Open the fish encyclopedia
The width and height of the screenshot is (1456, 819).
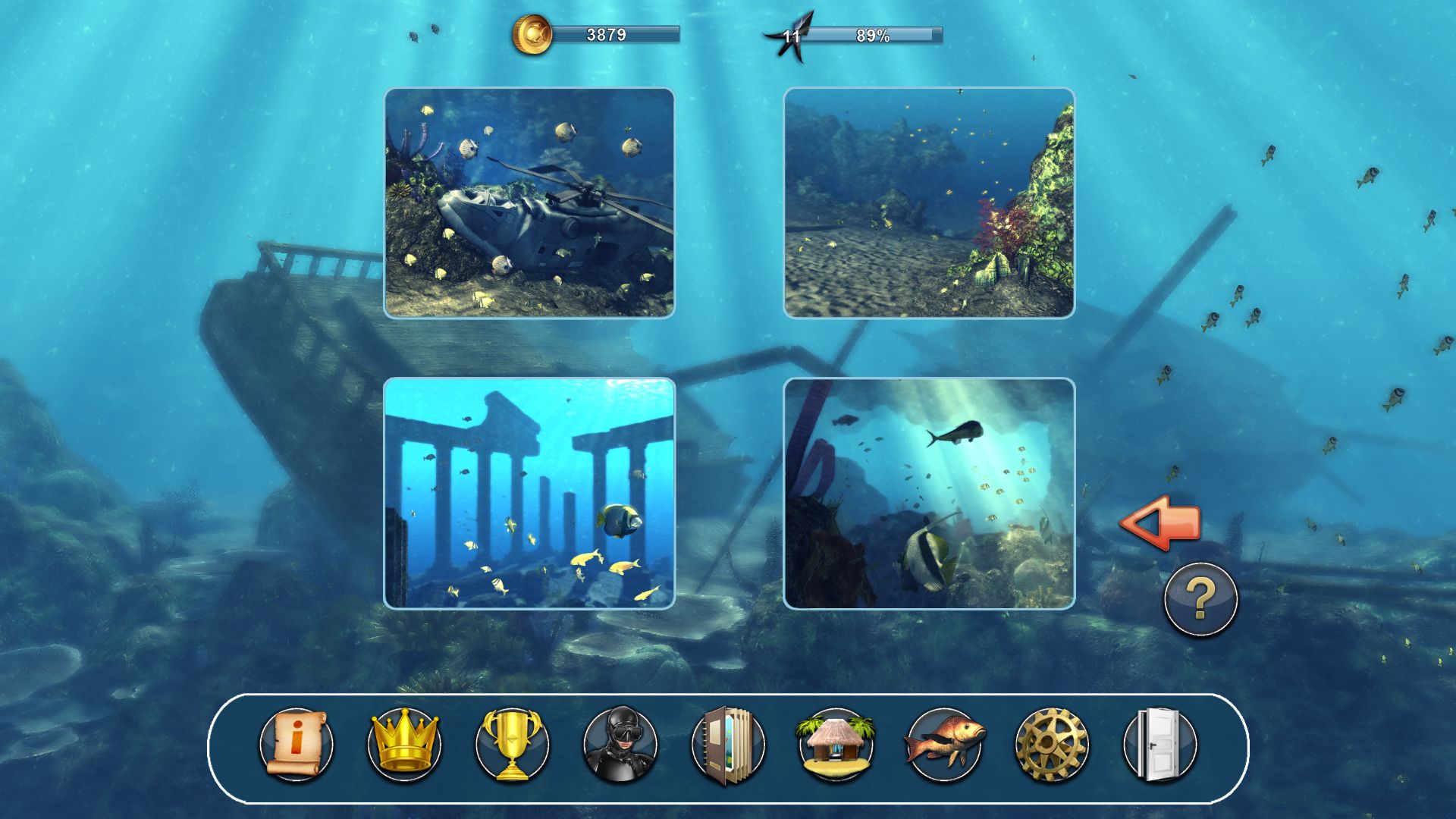943,745
